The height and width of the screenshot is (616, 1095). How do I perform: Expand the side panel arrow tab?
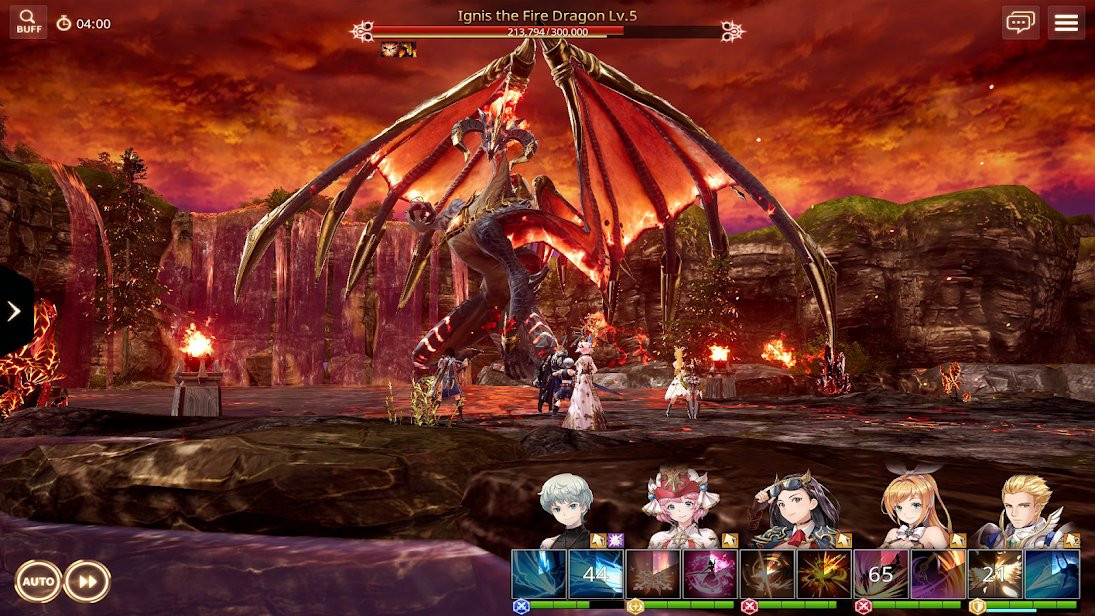coord(14,311)
